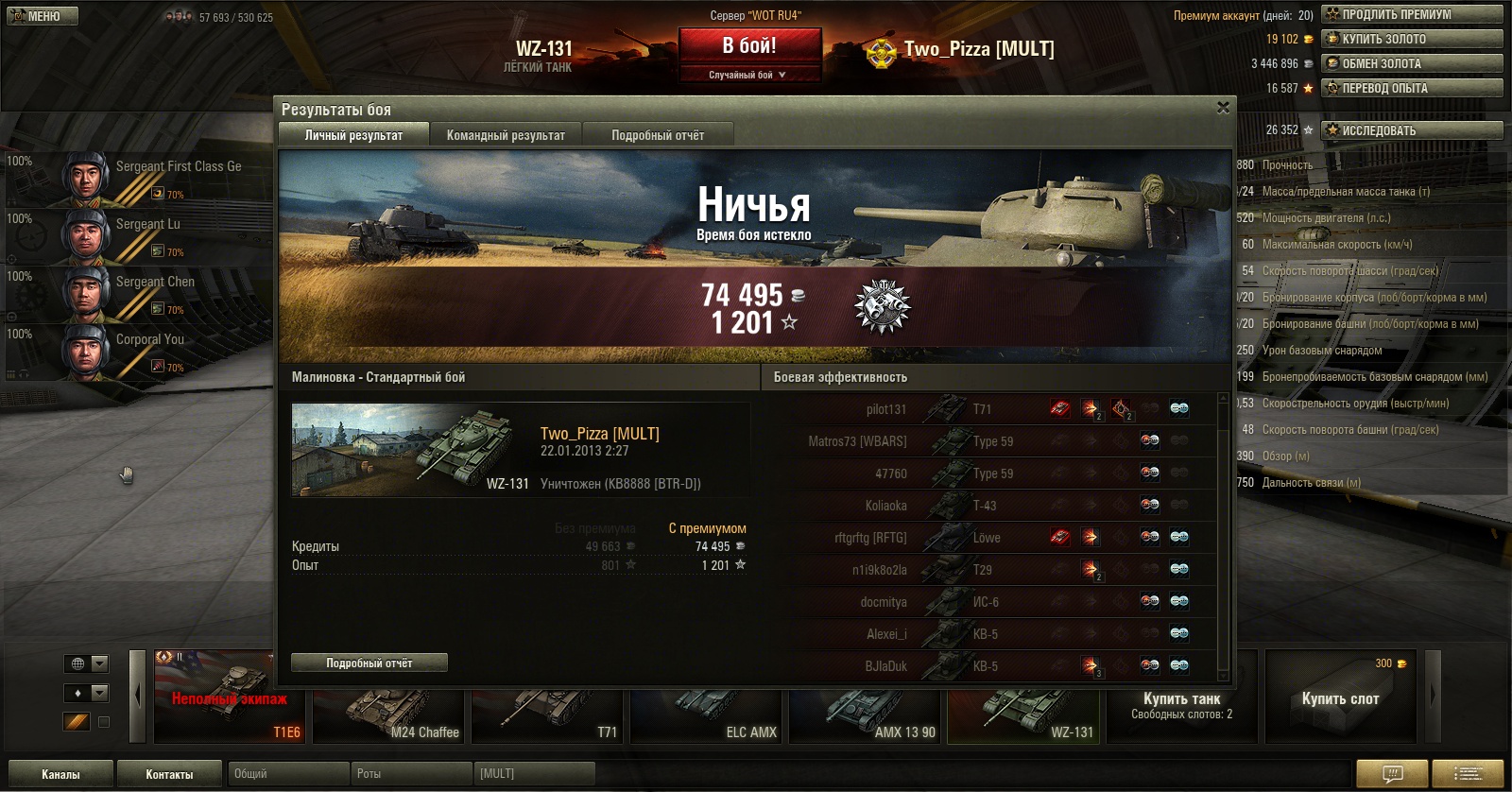Close the Результаты боя window
Screen dimensions: 1512x792
point(1223,108)
